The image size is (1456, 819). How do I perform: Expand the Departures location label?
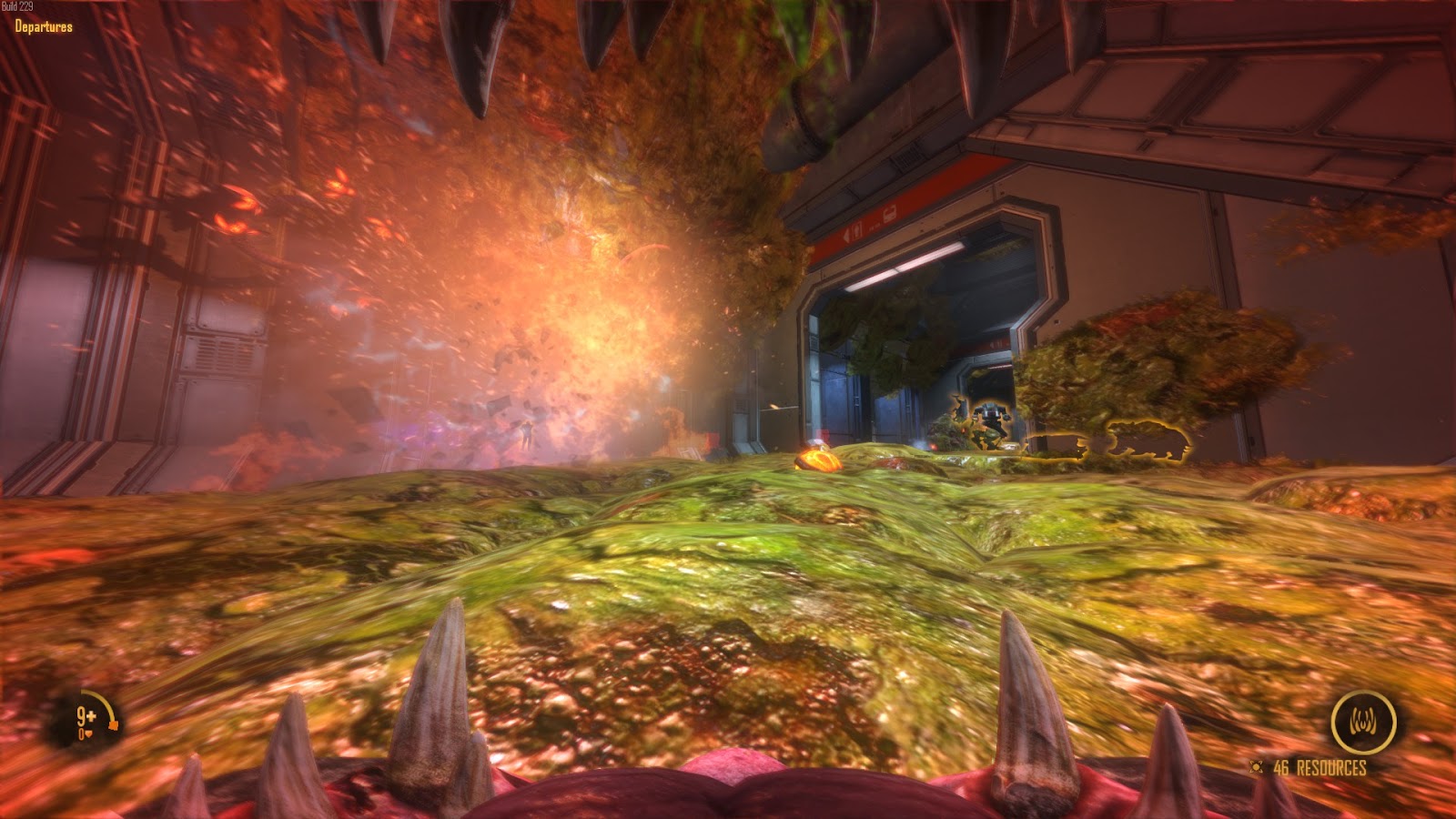[39, 27]
